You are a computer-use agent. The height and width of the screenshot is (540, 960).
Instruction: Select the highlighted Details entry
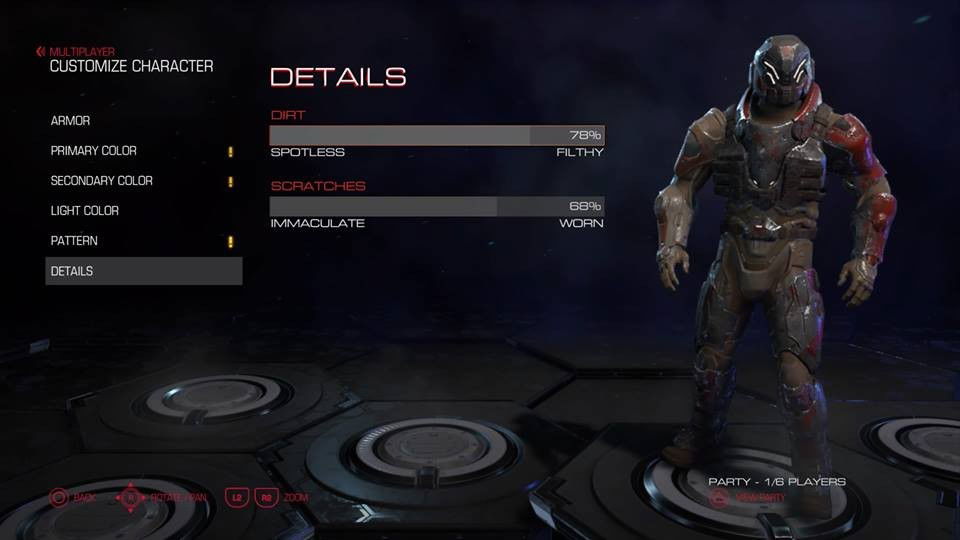pos(143,271)
